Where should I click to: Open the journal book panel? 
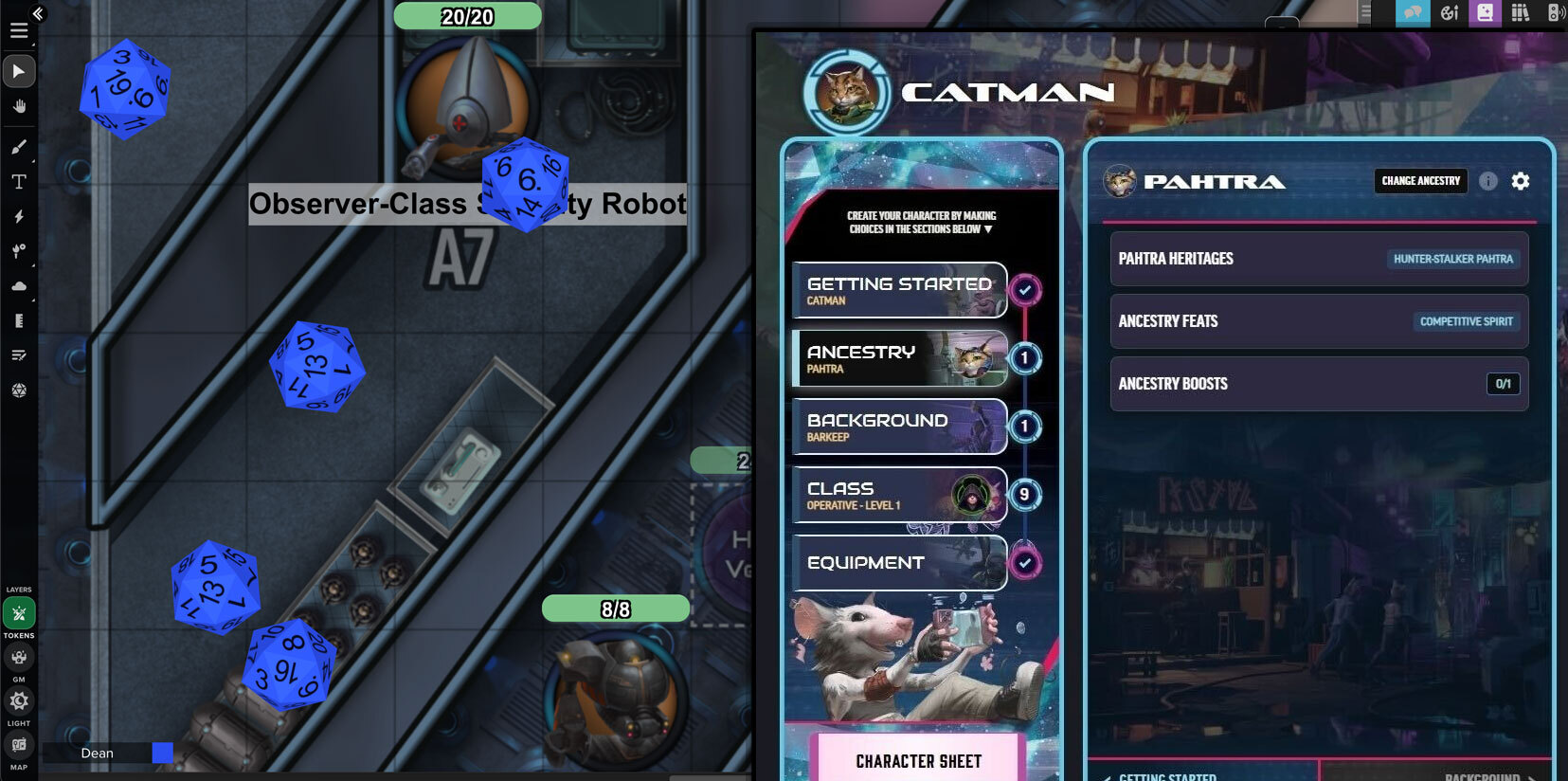(x=1486, y=13)
